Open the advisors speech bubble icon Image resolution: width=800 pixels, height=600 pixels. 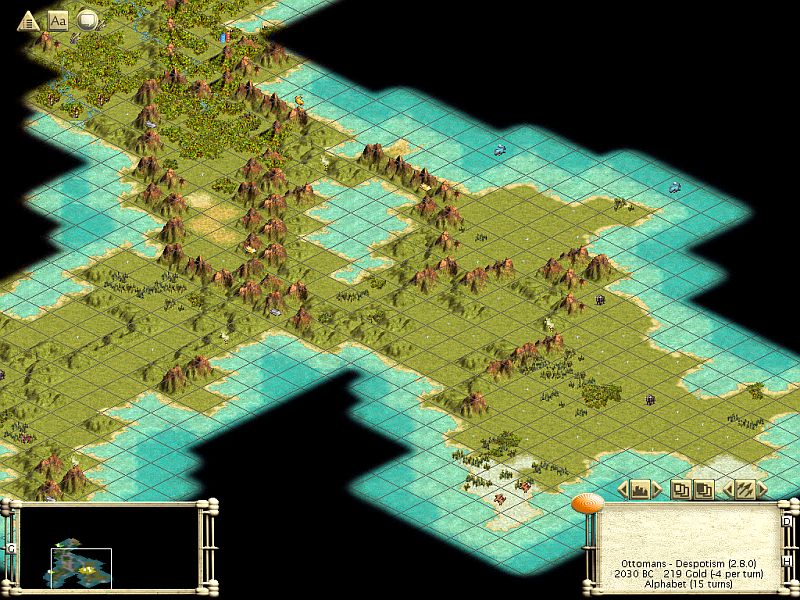click(88, 19)
